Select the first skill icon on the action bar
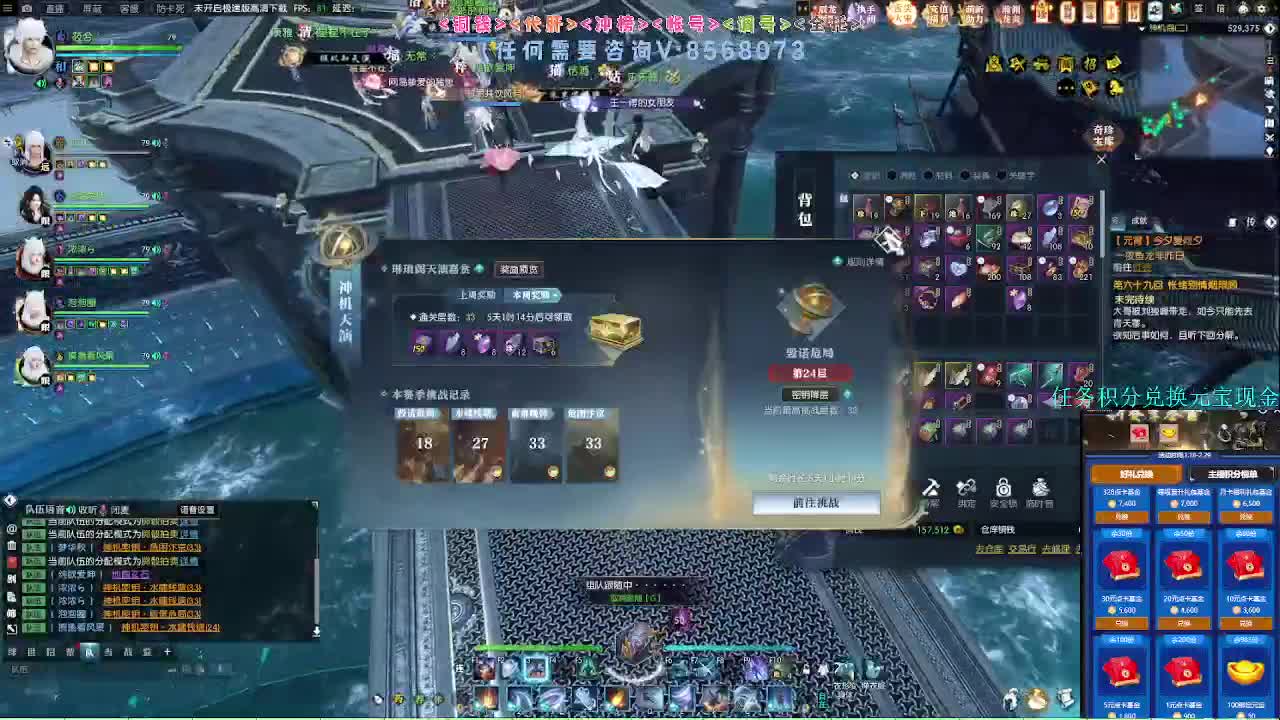 point(484,668)
